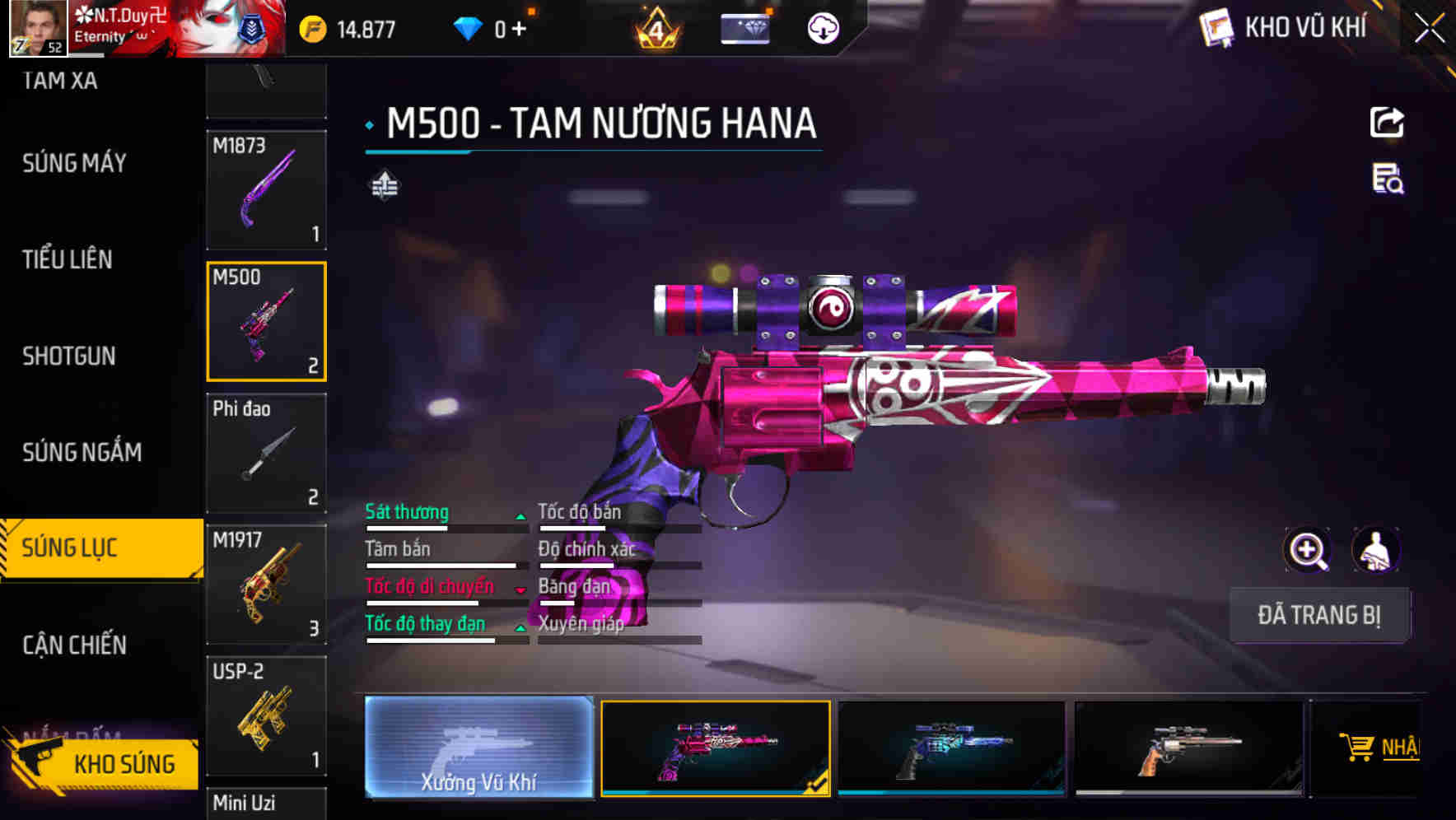The width and height of the screenshot is (1456, 820).
Task: Select the Shotgun category
Action: click(69, 356)
